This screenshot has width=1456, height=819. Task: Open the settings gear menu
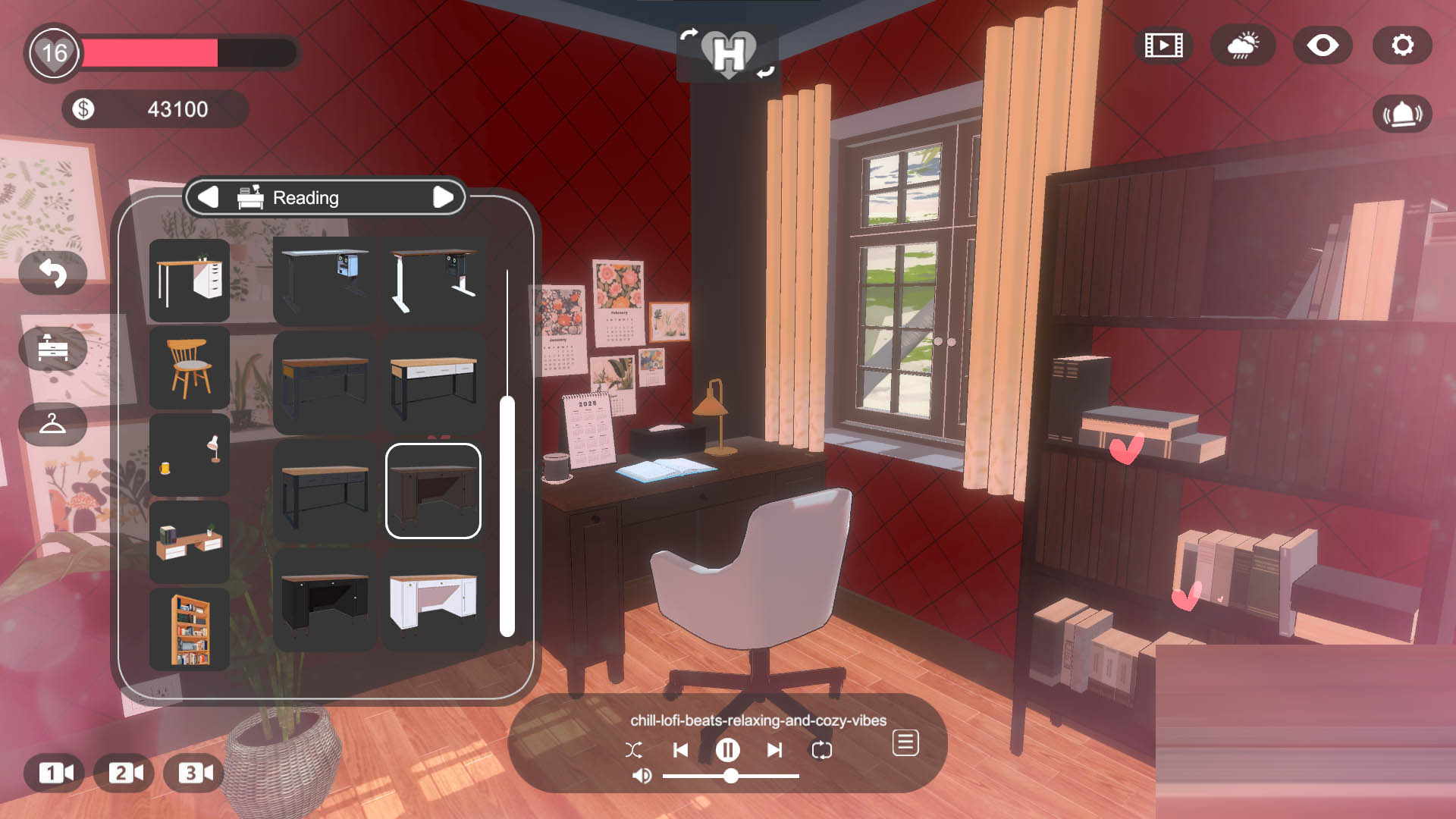(x=1402, y=45)
